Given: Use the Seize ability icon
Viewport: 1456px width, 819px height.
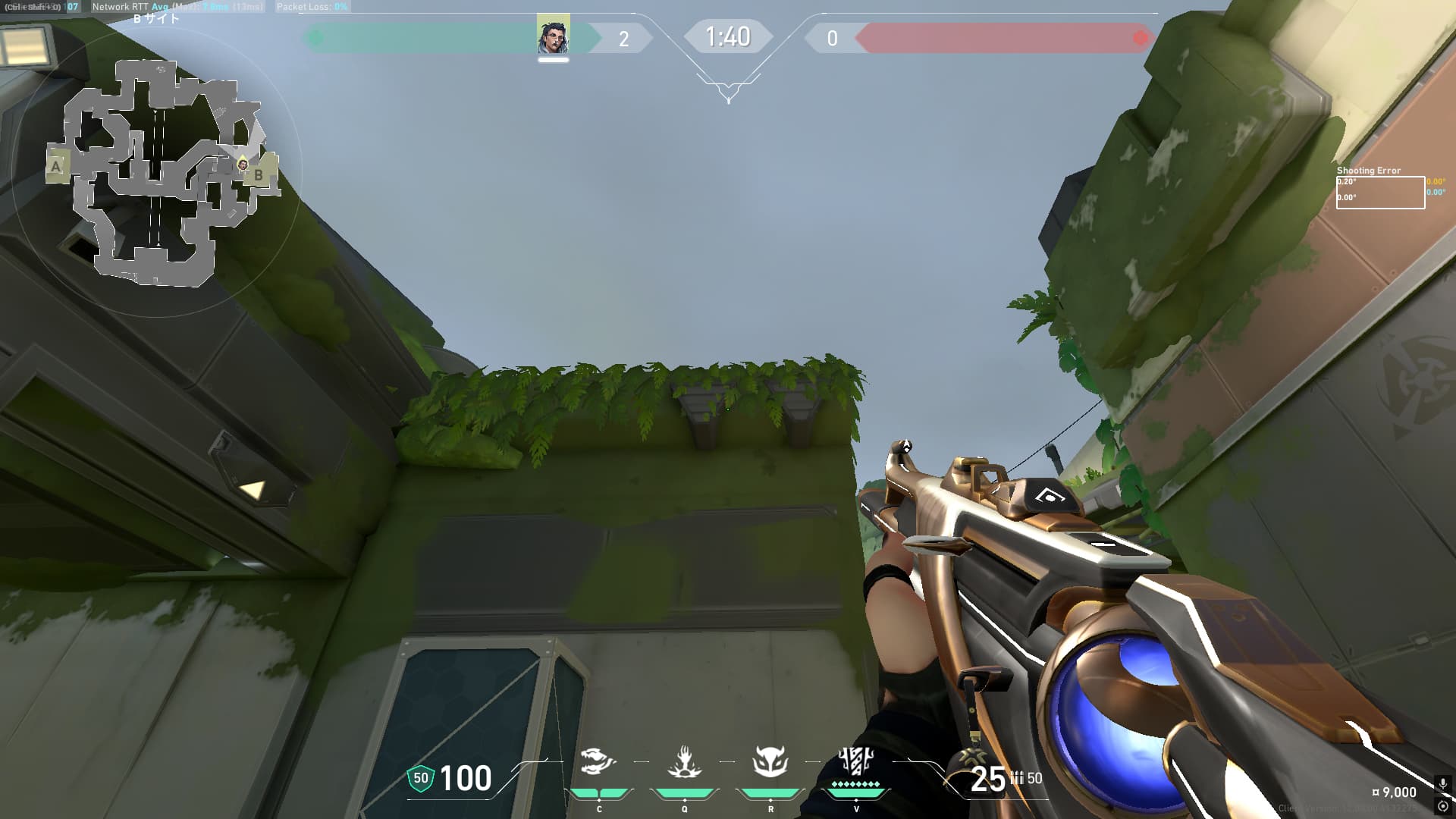Looking at the screenshot, I should 684,761.
